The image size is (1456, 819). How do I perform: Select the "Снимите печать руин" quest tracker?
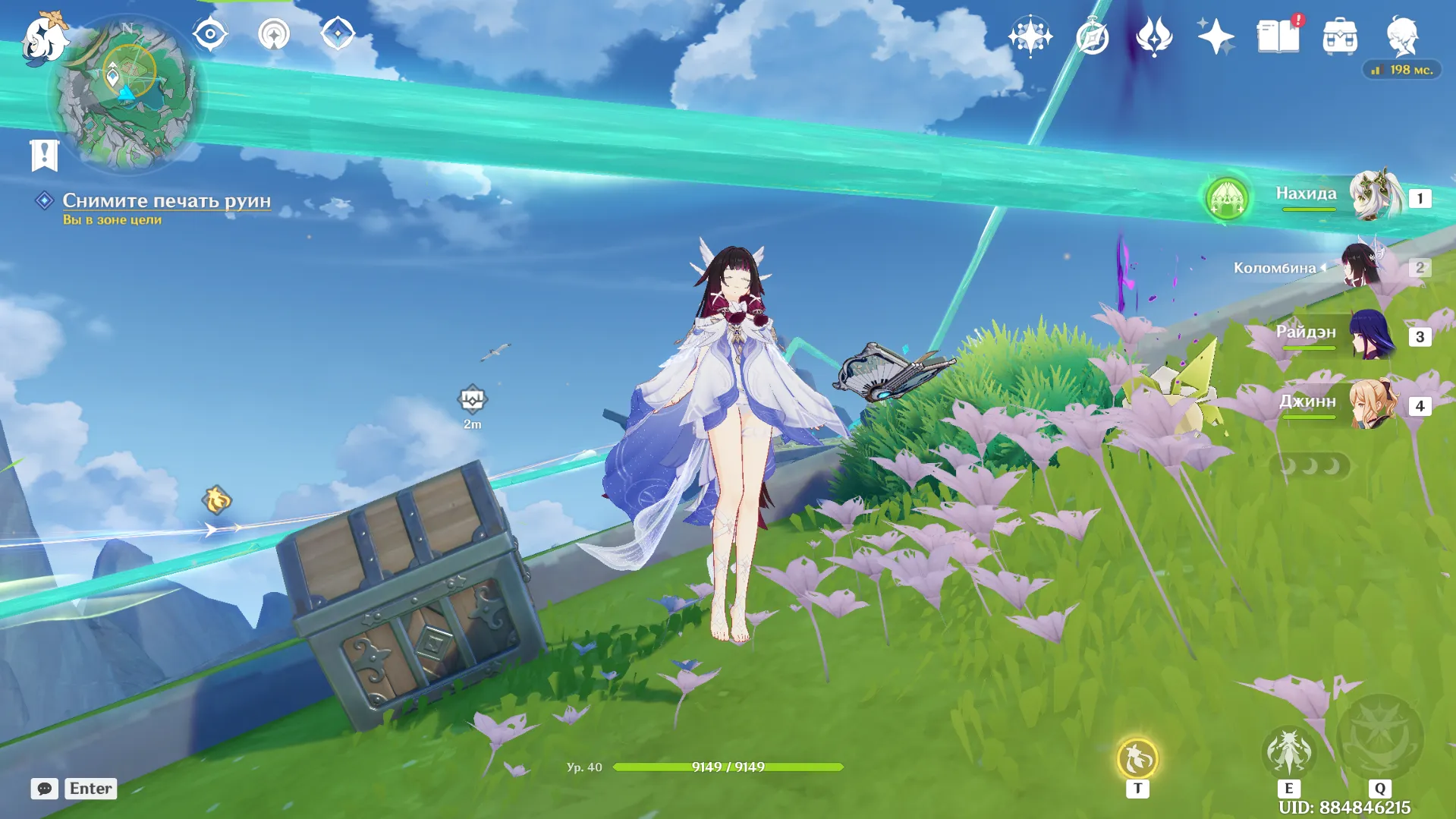pyautogui.click(x=166, y=200)
